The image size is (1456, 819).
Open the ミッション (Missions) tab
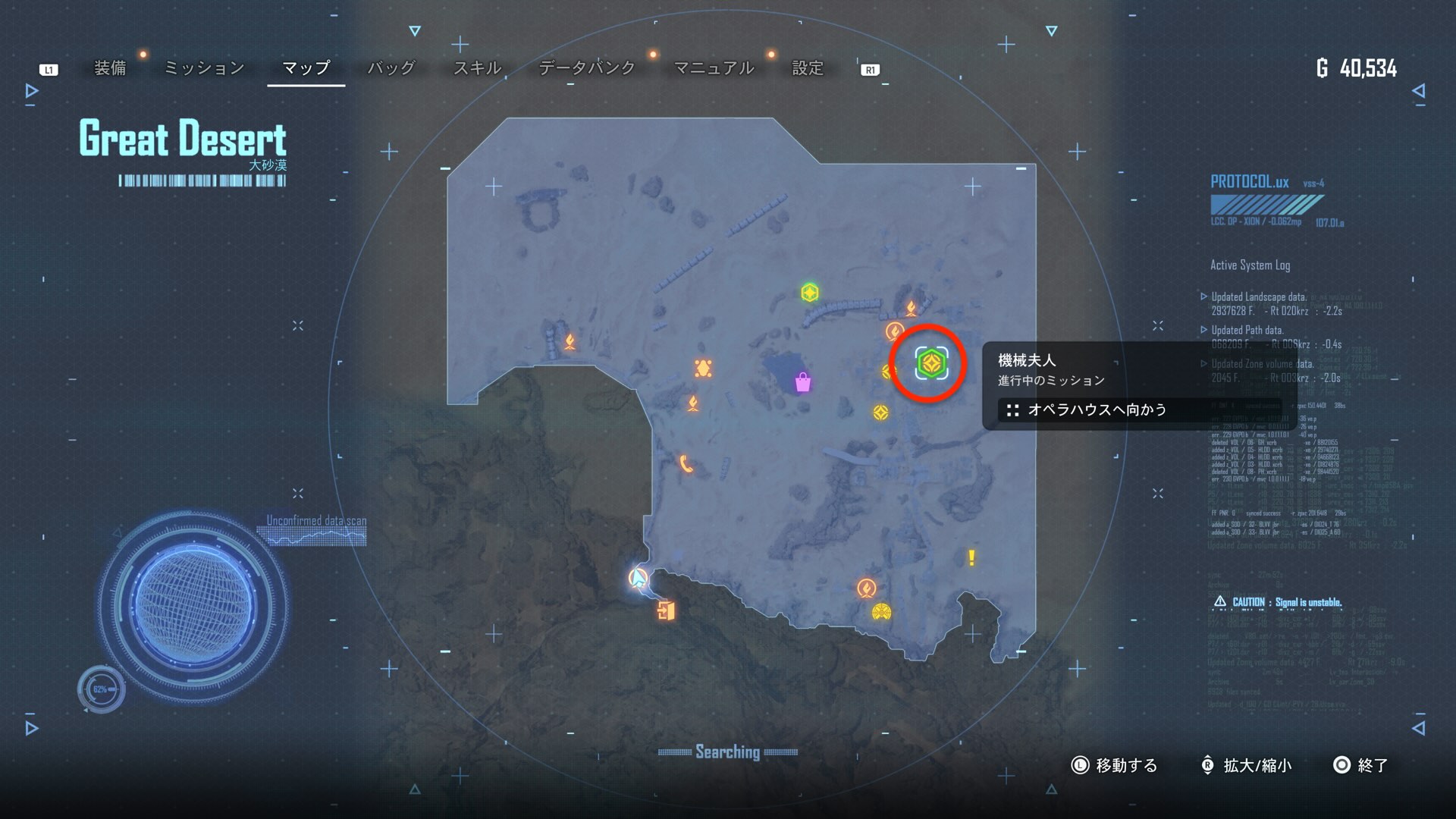click(204, 68)
